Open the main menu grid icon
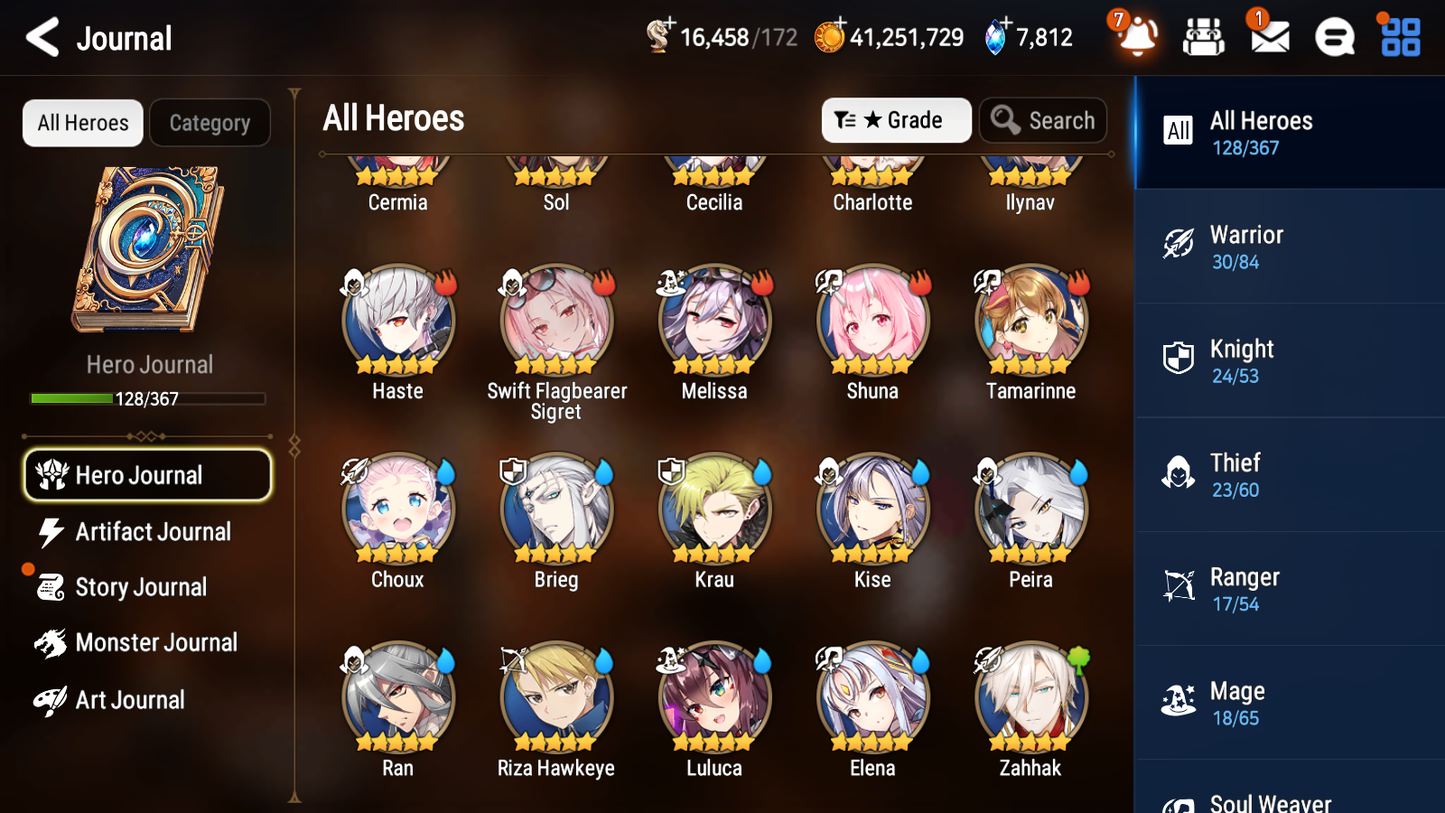The image size is (1445, 813). coord(1399,36)
